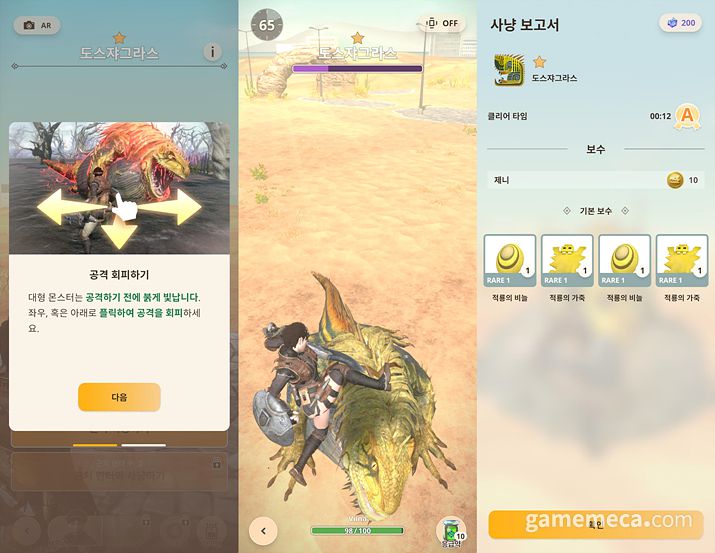
Task: Select the 도스쟈그라스 monster icon in report
Action: (x=510, y=69)
